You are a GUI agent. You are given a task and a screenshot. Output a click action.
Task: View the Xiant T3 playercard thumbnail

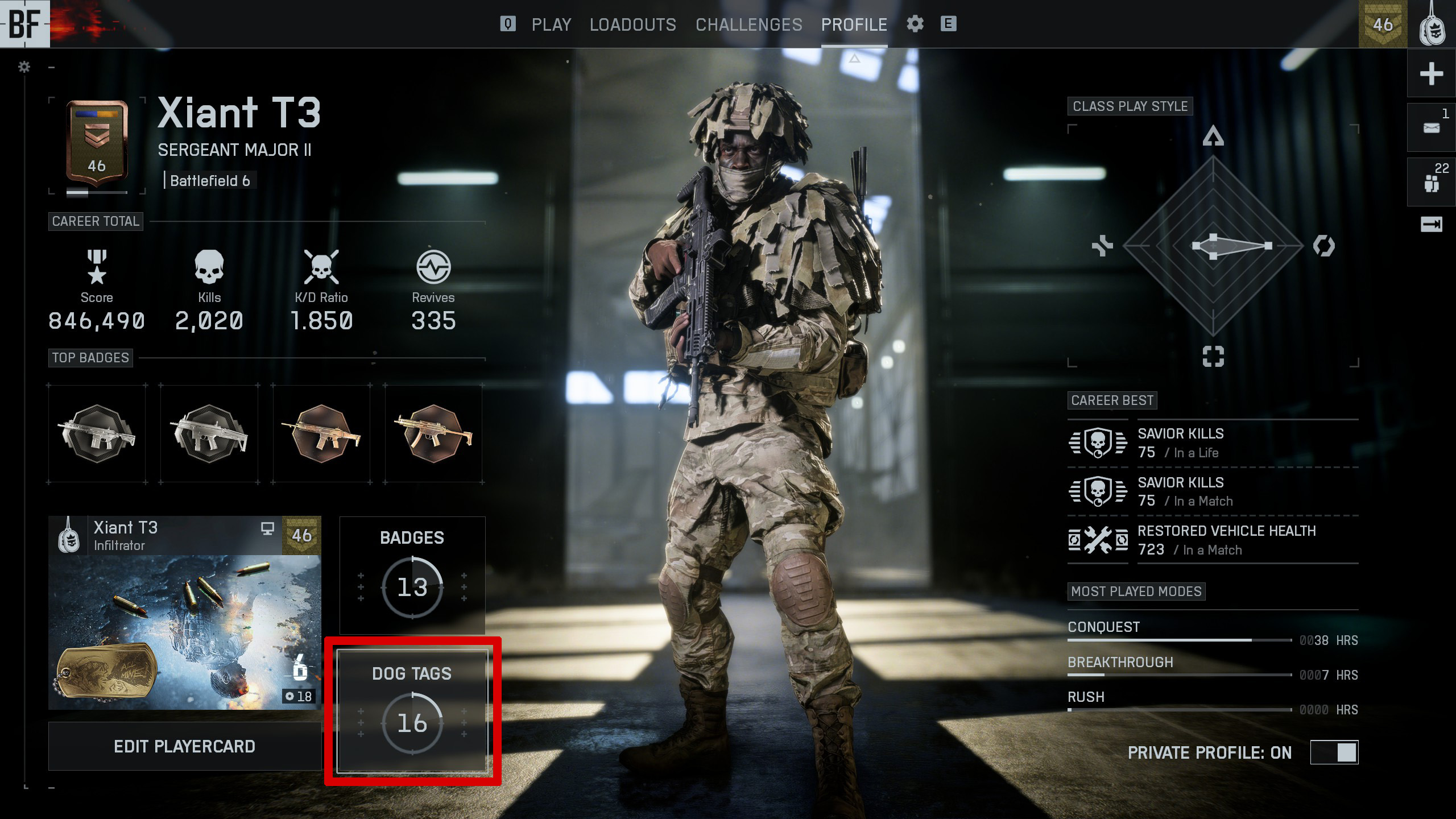184,613
